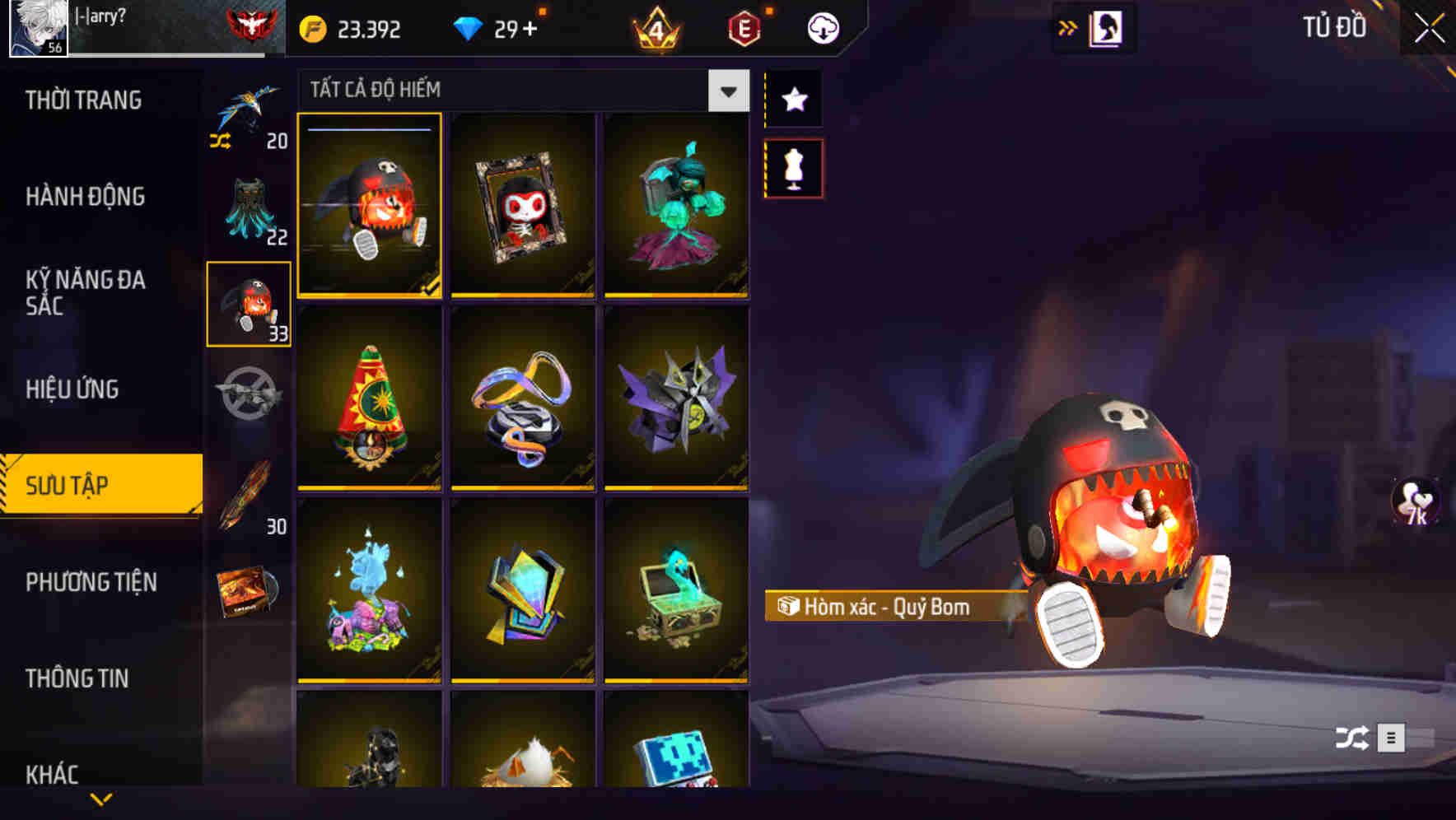The image size is (1456, 820).
Task: Collapse the top bar with the double arrows
Action: tap(1068, 26)
